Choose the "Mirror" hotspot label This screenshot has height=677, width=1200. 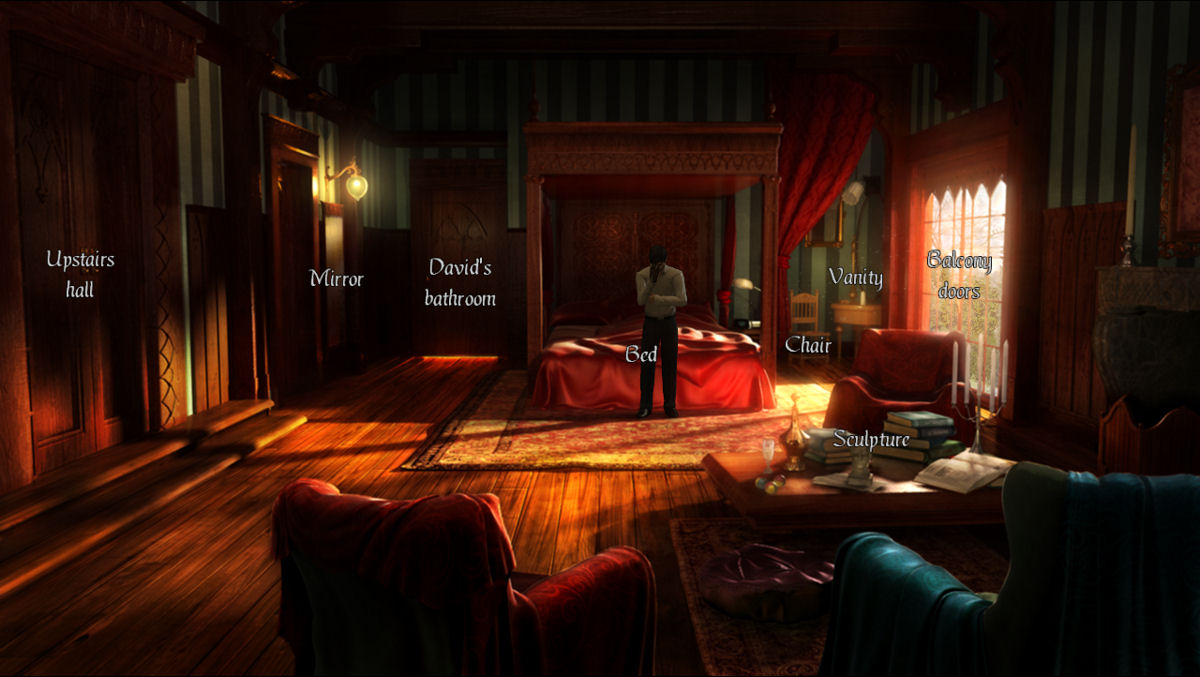[x=336, y=279]
